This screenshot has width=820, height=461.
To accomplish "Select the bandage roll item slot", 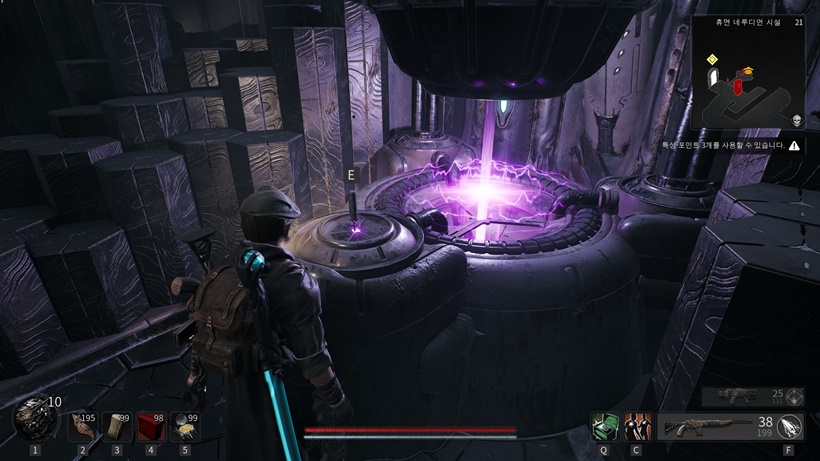I will click(117, 427).
